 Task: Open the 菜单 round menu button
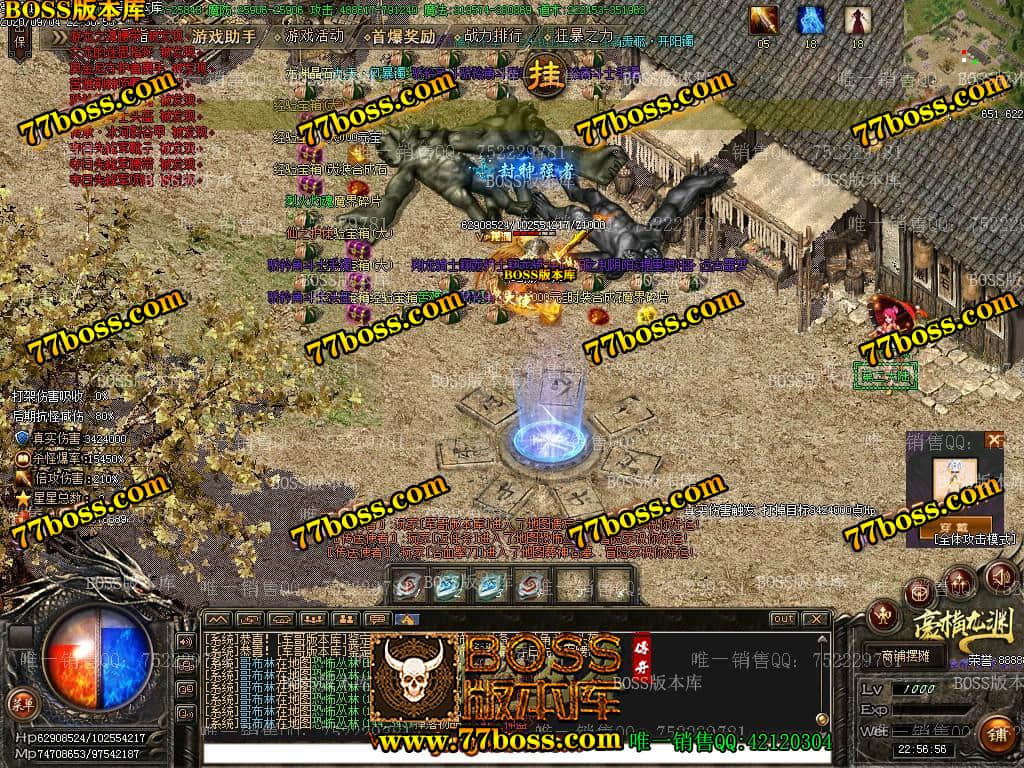[21, 703]
